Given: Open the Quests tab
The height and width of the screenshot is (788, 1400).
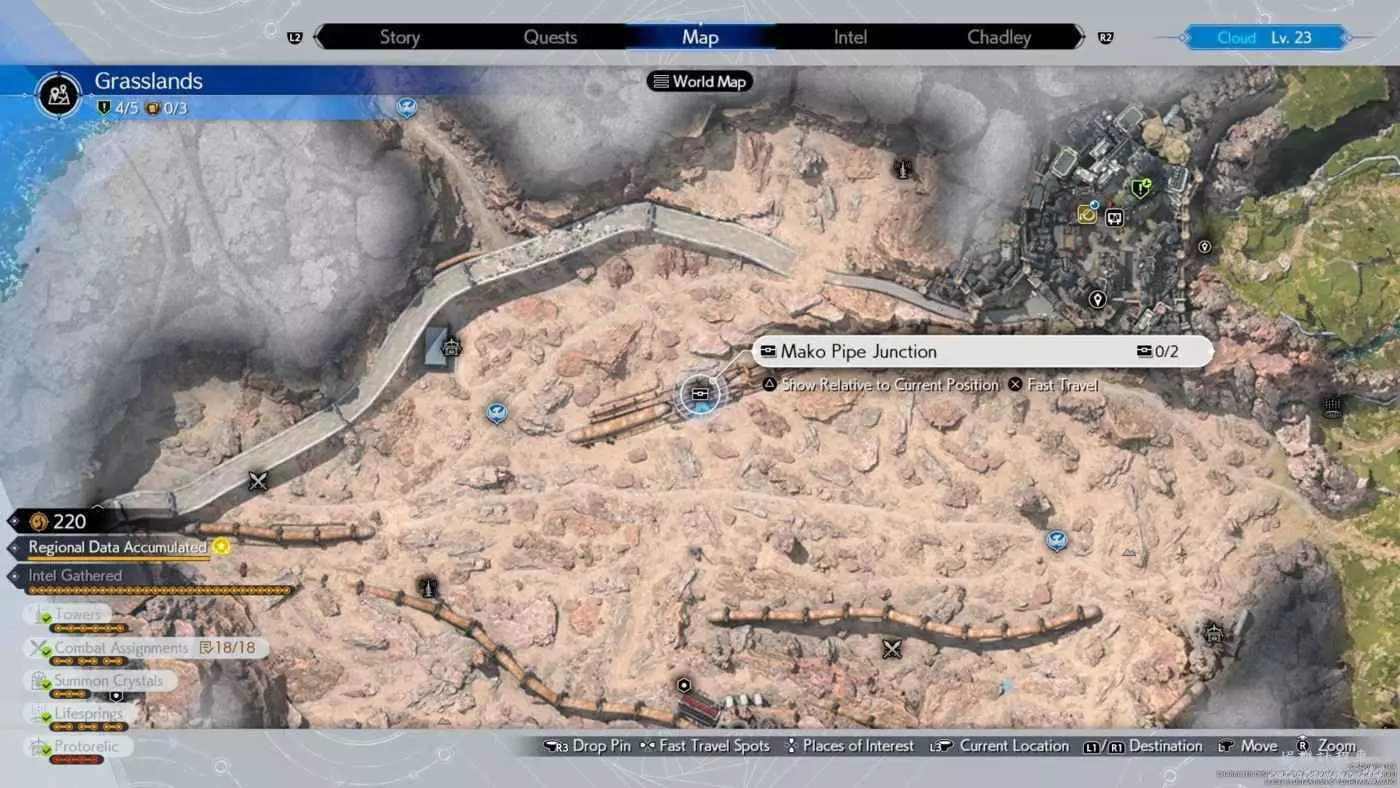Looking at the screenshot, I should point(550,38).
